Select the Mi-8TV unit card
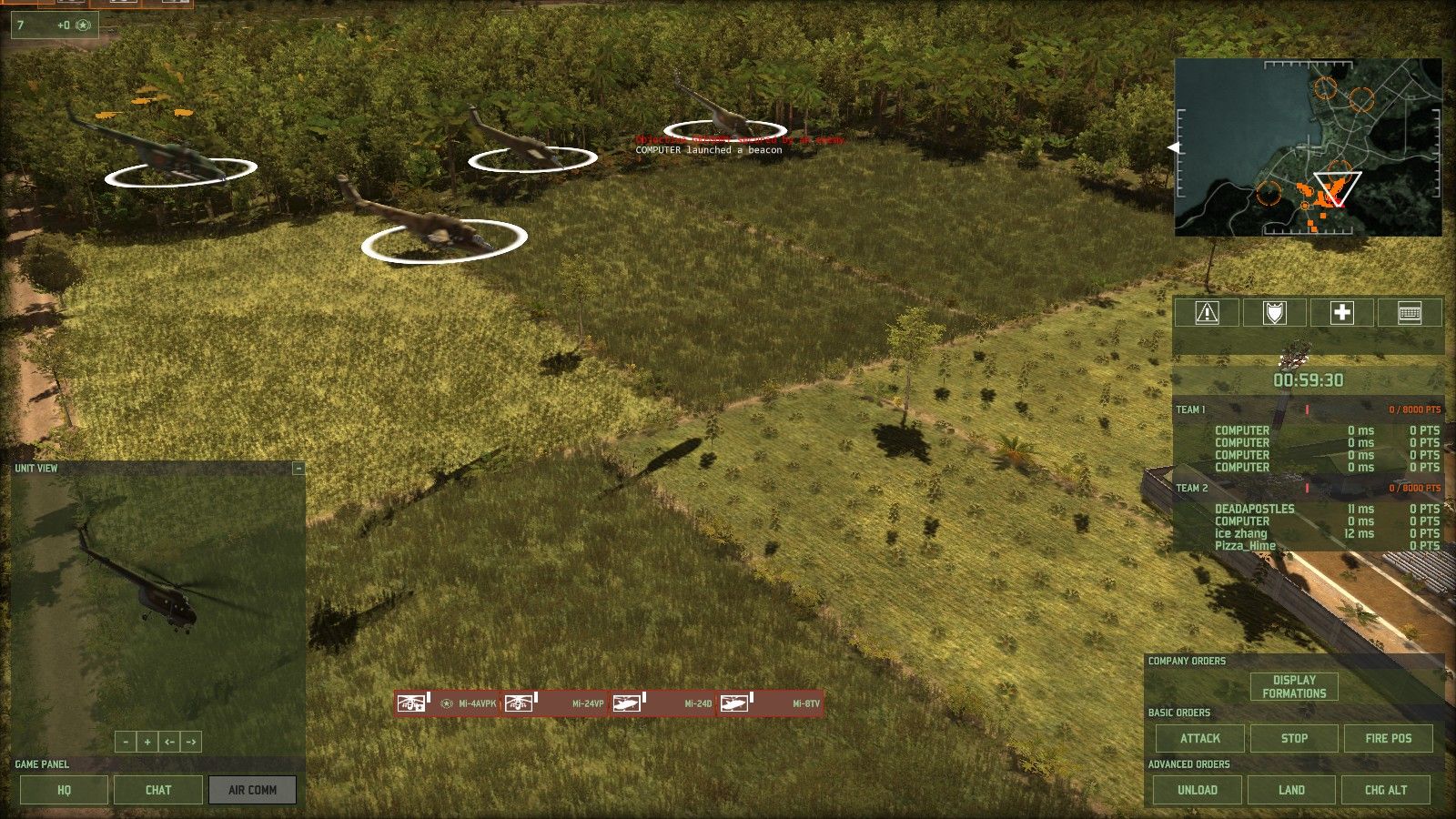Viewport: 1456px width, 819px height. tap(770, 703)
